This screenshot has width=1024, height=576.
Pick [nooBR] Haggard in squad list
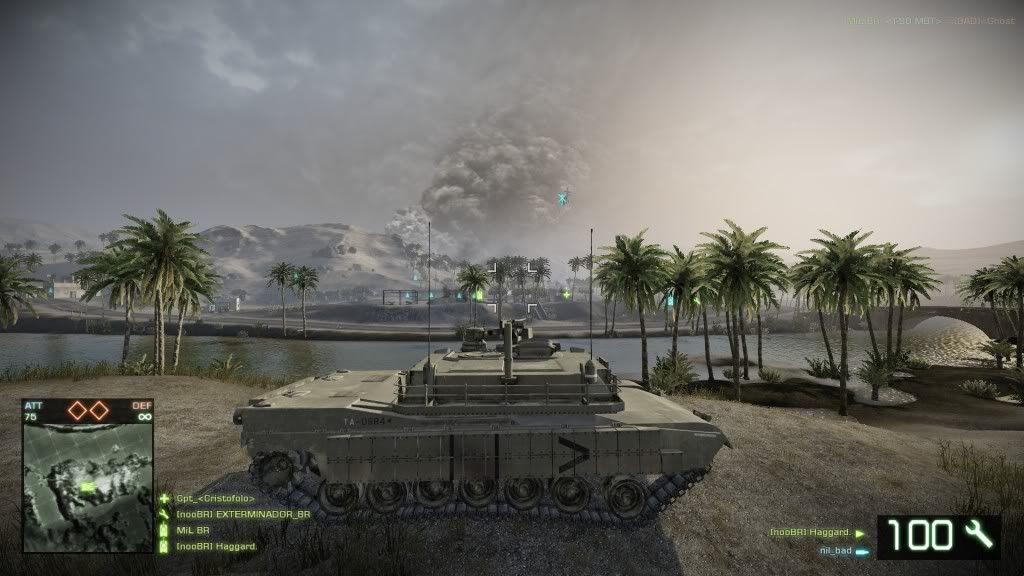(x=216, y=546)
